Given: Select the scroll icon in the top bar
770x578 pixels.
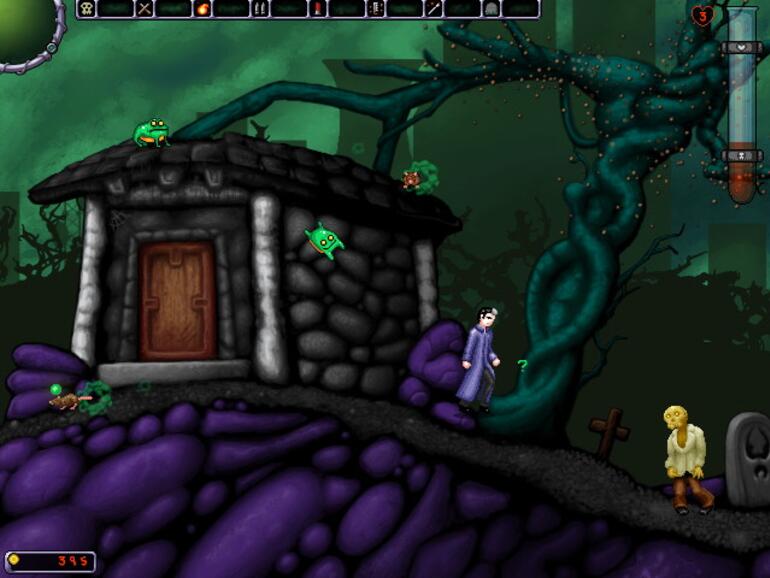Looking at the screenshot, I should [376, 9].
